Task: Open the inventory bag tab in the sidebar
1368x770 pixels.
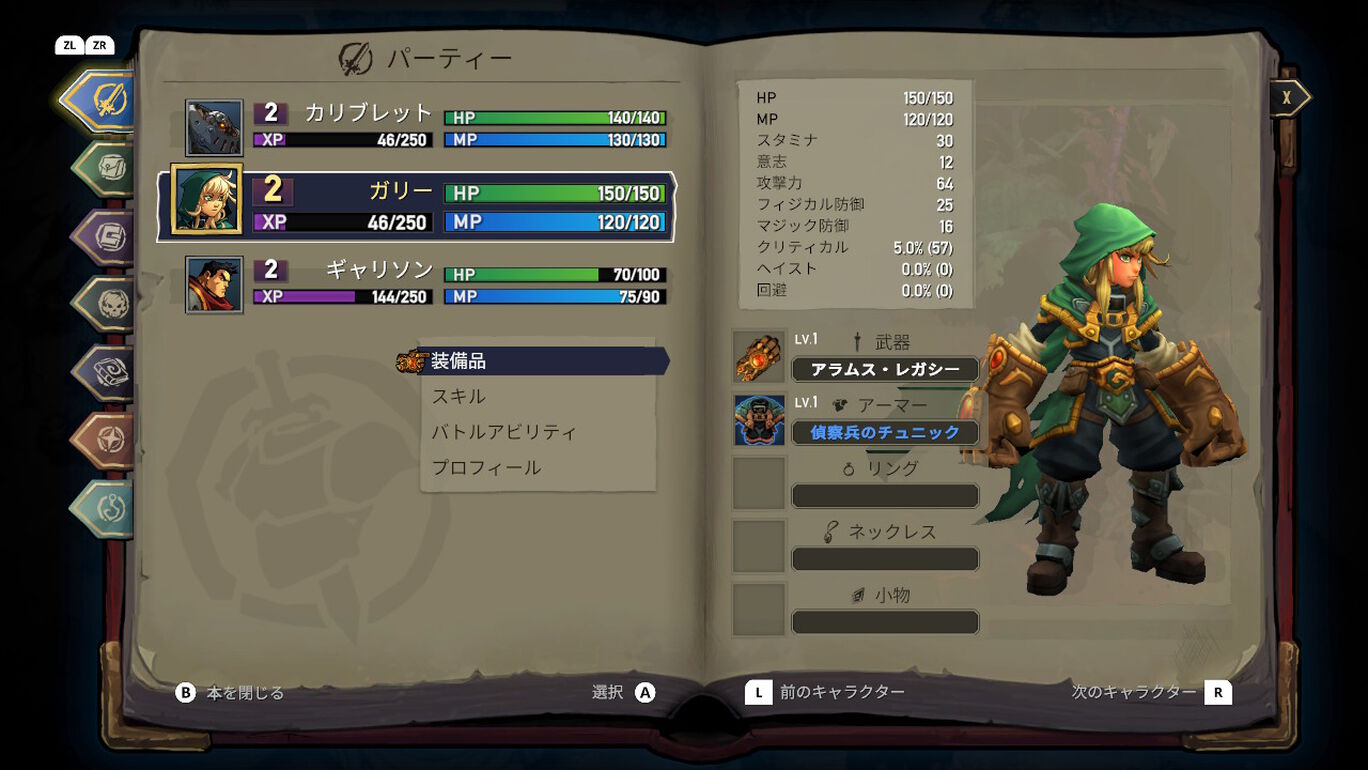Action: pyautogui.click(x=100, y=168)
